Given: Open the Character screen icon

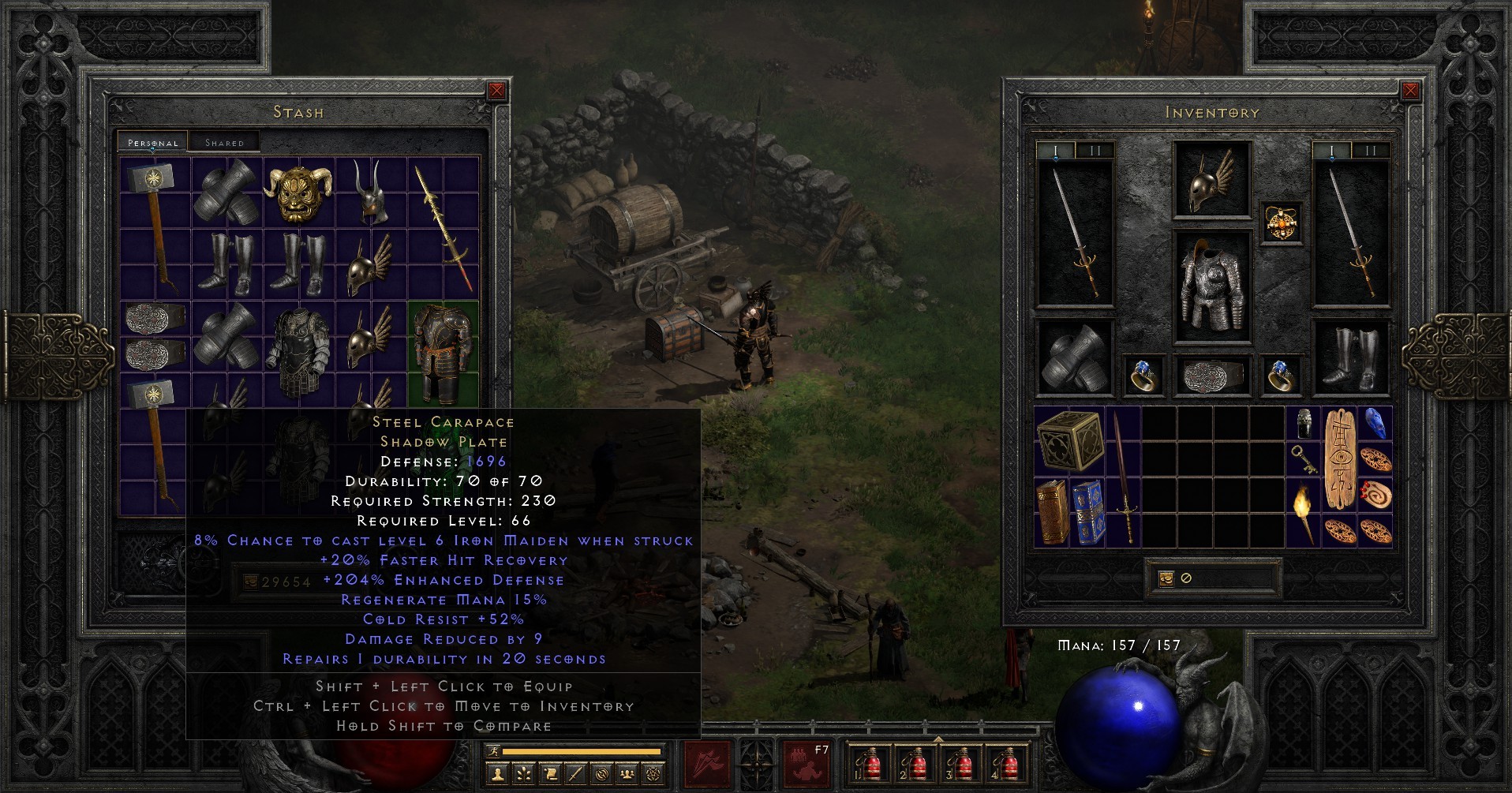Looking at the screenshot, I should tap(497, 773).
